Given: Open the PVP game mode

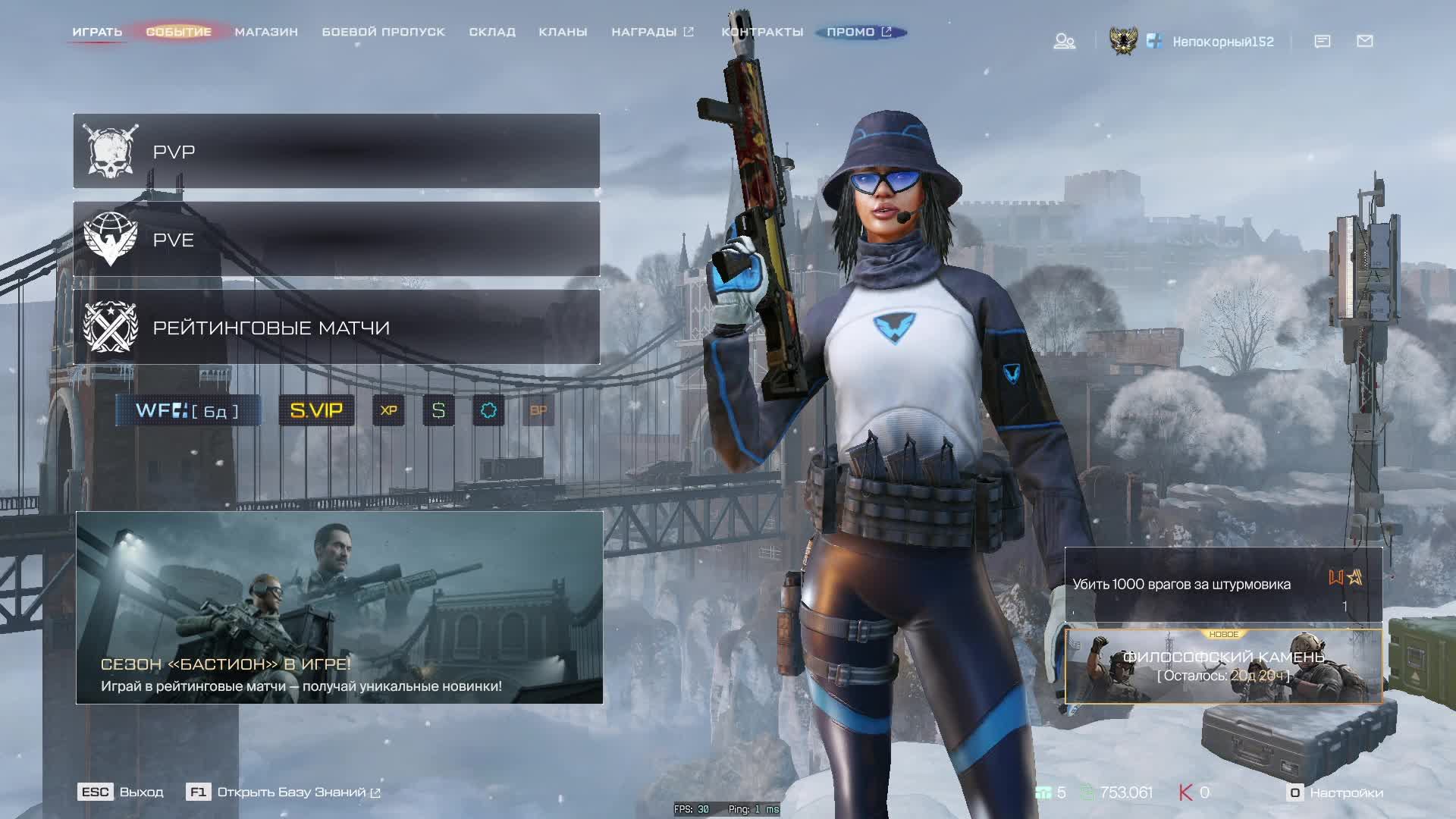Looking at the screenshot, I should pos(336,152).
